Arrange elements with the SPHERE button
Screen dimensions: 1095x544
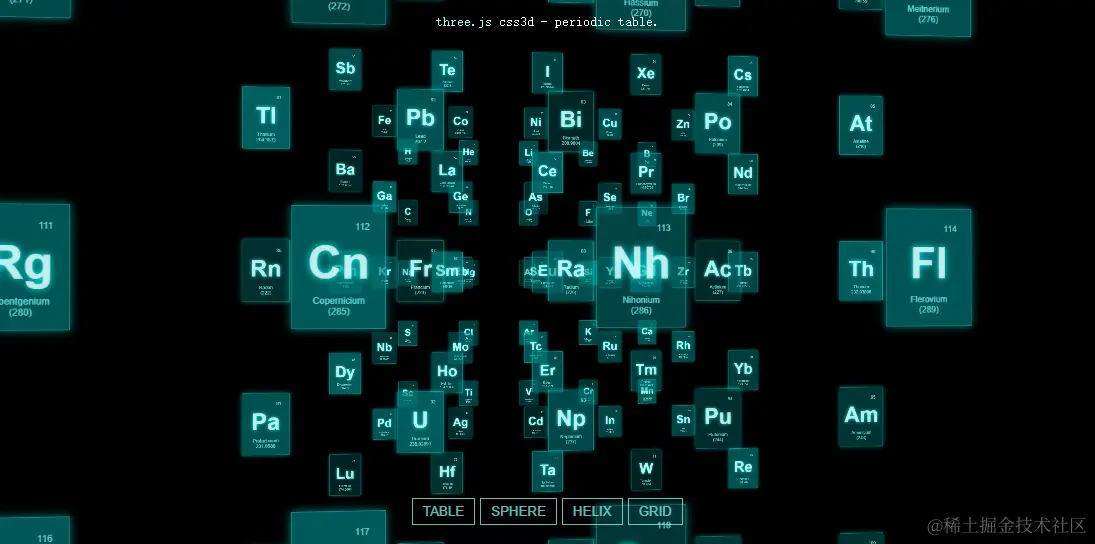(x=518, y=511)
